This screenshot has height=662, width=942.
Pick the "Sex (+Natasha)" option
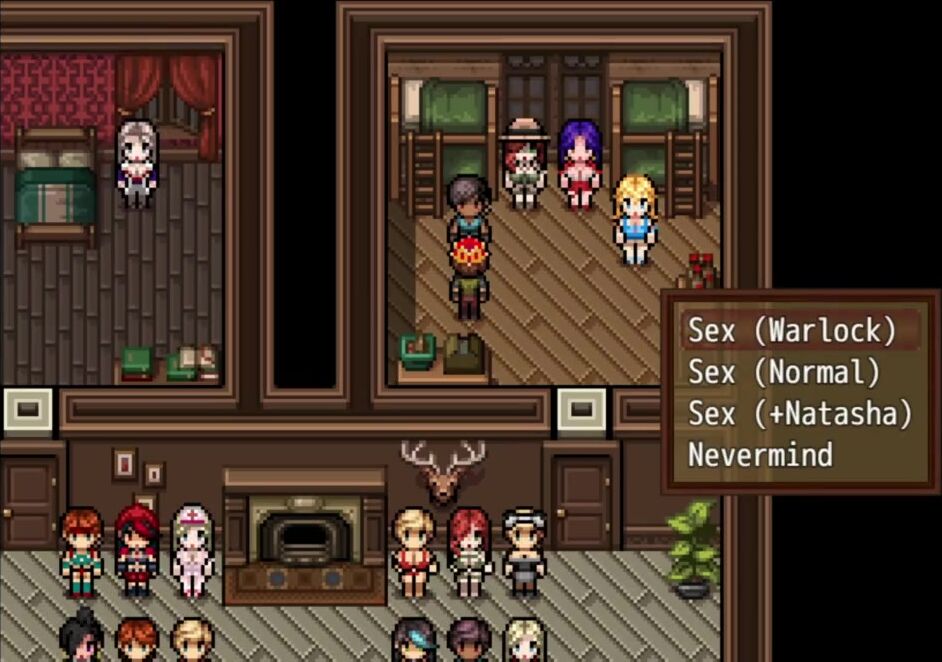tap(799, 413)
